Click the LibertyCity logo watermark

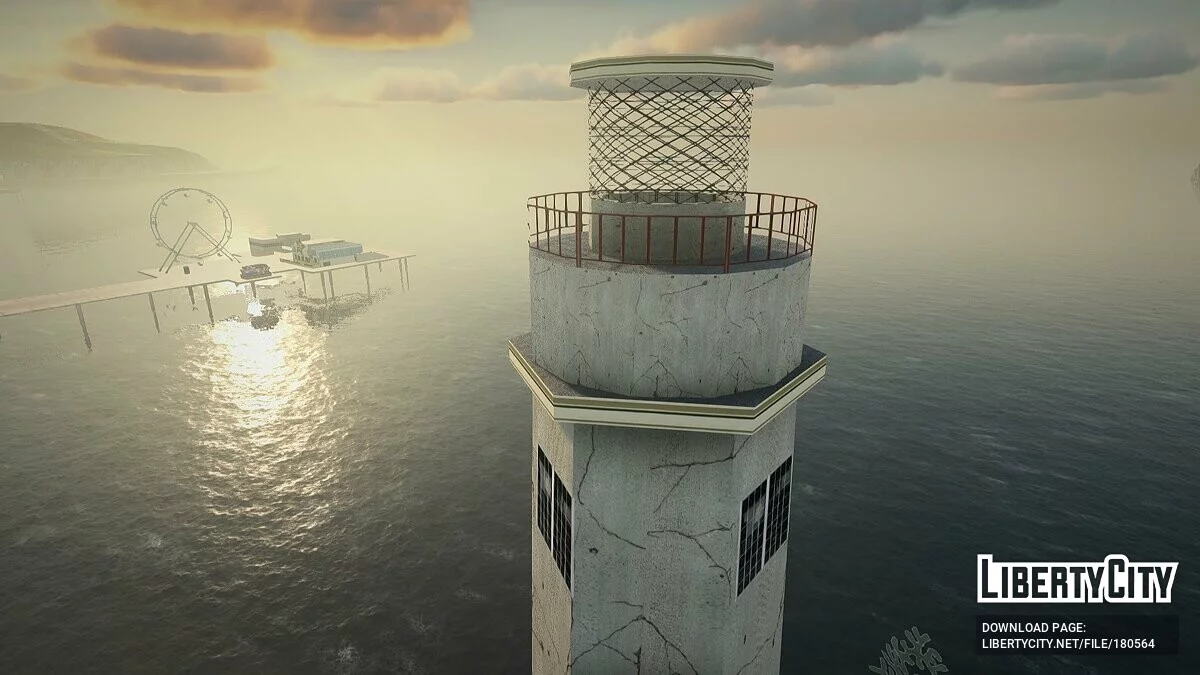click(1077, 579)
